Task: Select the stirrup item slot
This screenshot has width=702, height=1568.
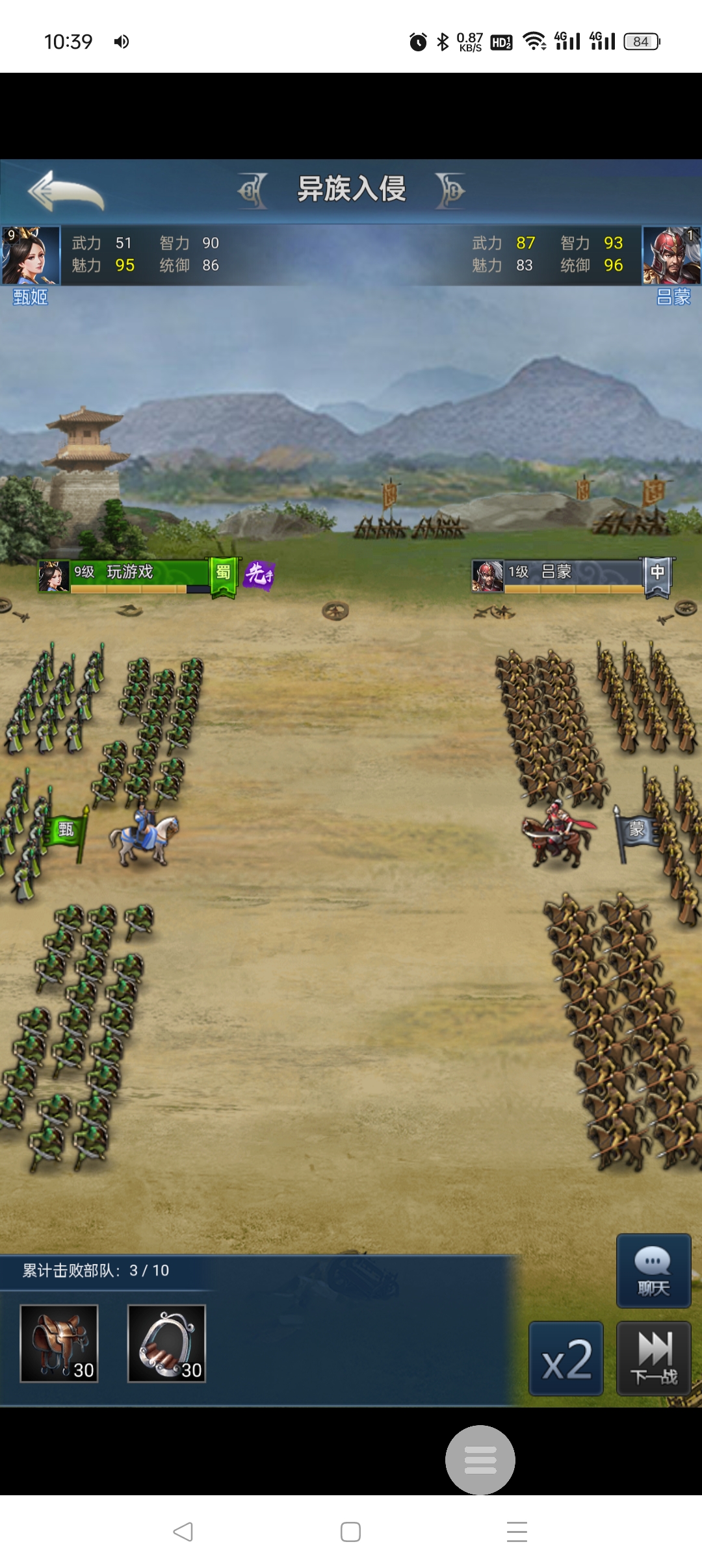Action: [x=166, y=1343]
